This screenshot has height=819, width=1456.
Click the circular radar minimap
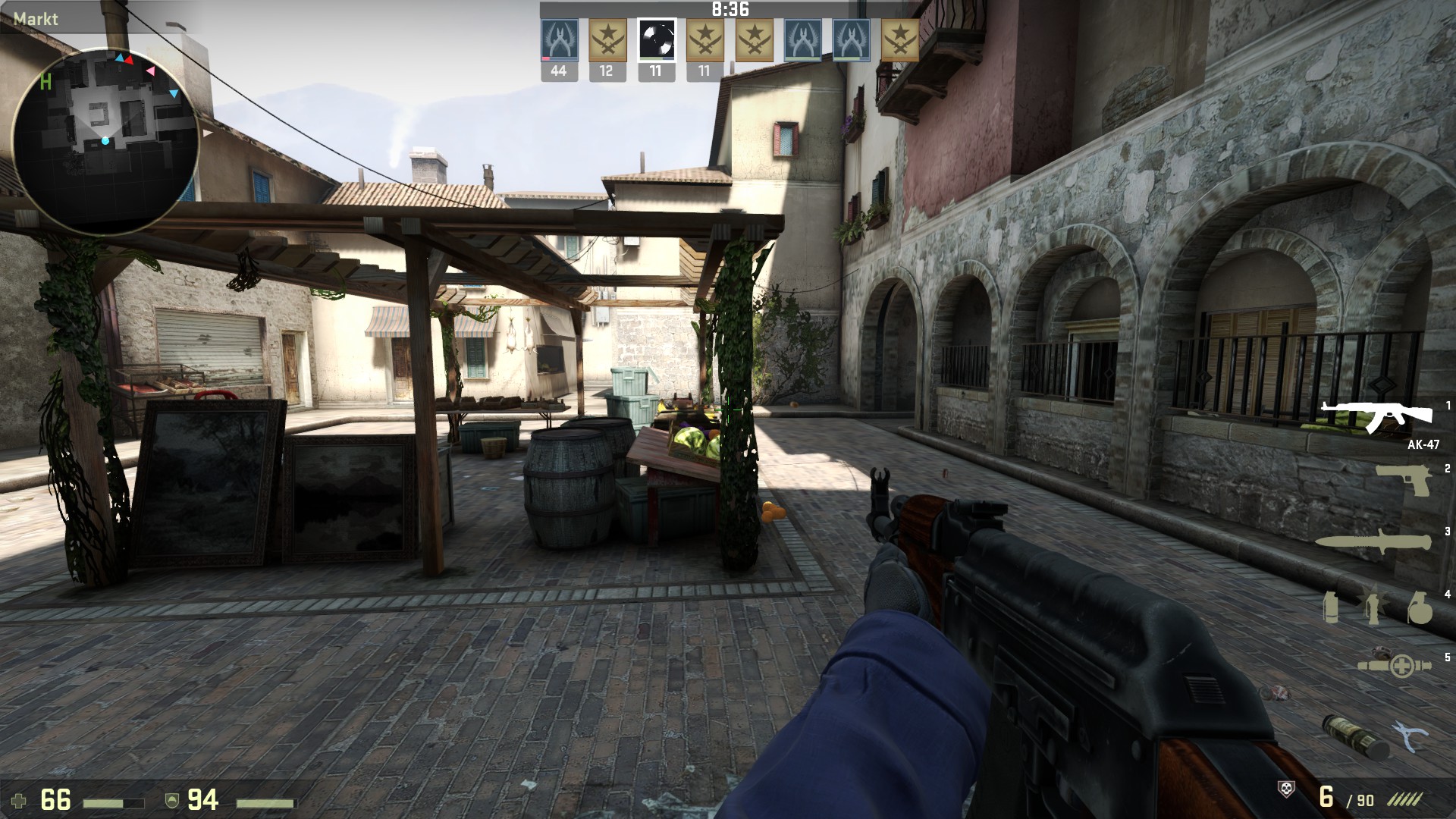click(x=105, y=141)
